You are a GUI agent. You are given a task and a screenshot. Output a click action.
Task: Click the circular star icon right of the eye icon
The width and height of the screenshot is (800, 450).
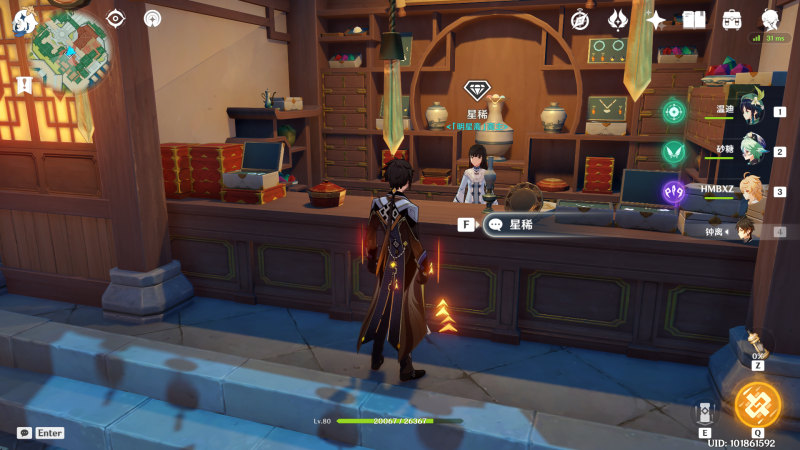click(152, 18)
